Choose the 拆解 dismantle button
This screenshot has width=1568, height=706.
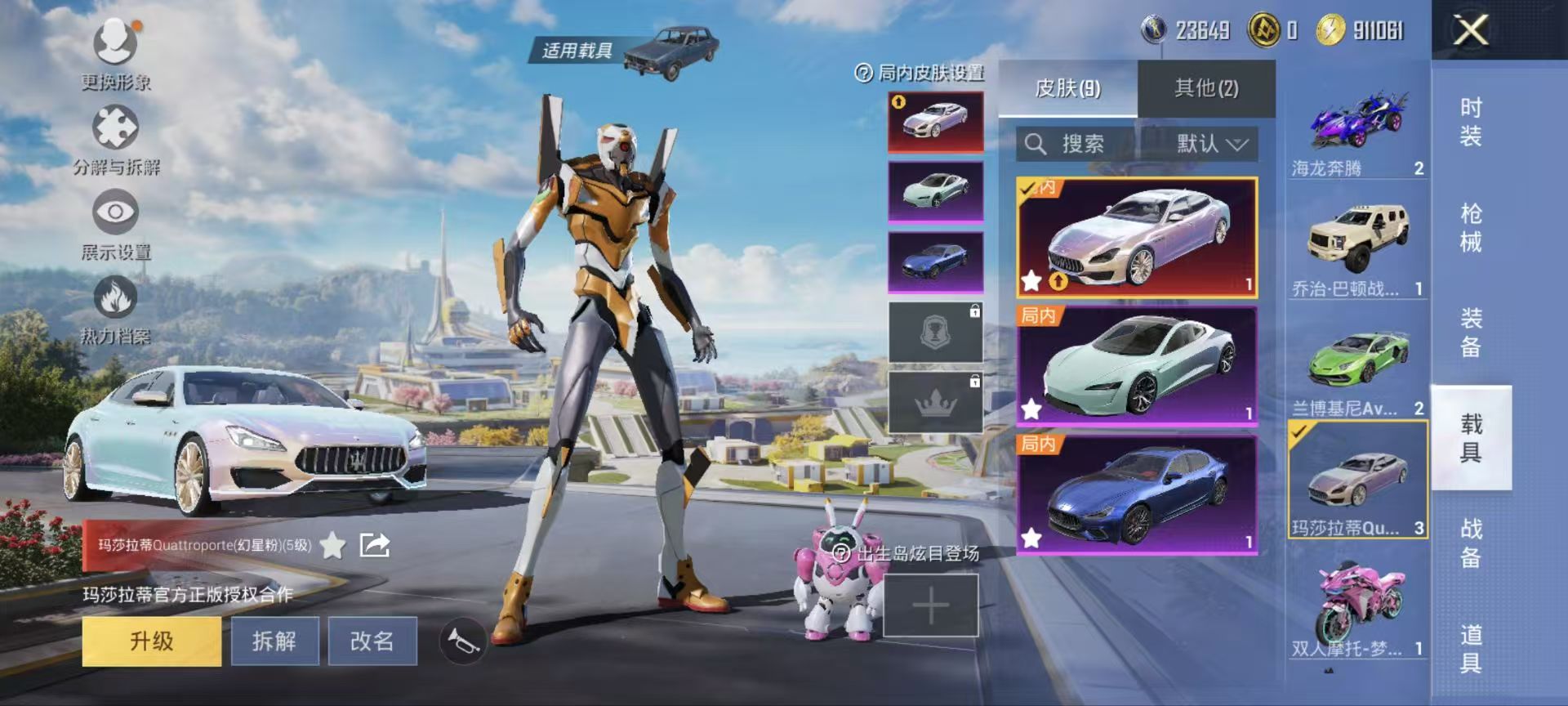coord(274,641)
